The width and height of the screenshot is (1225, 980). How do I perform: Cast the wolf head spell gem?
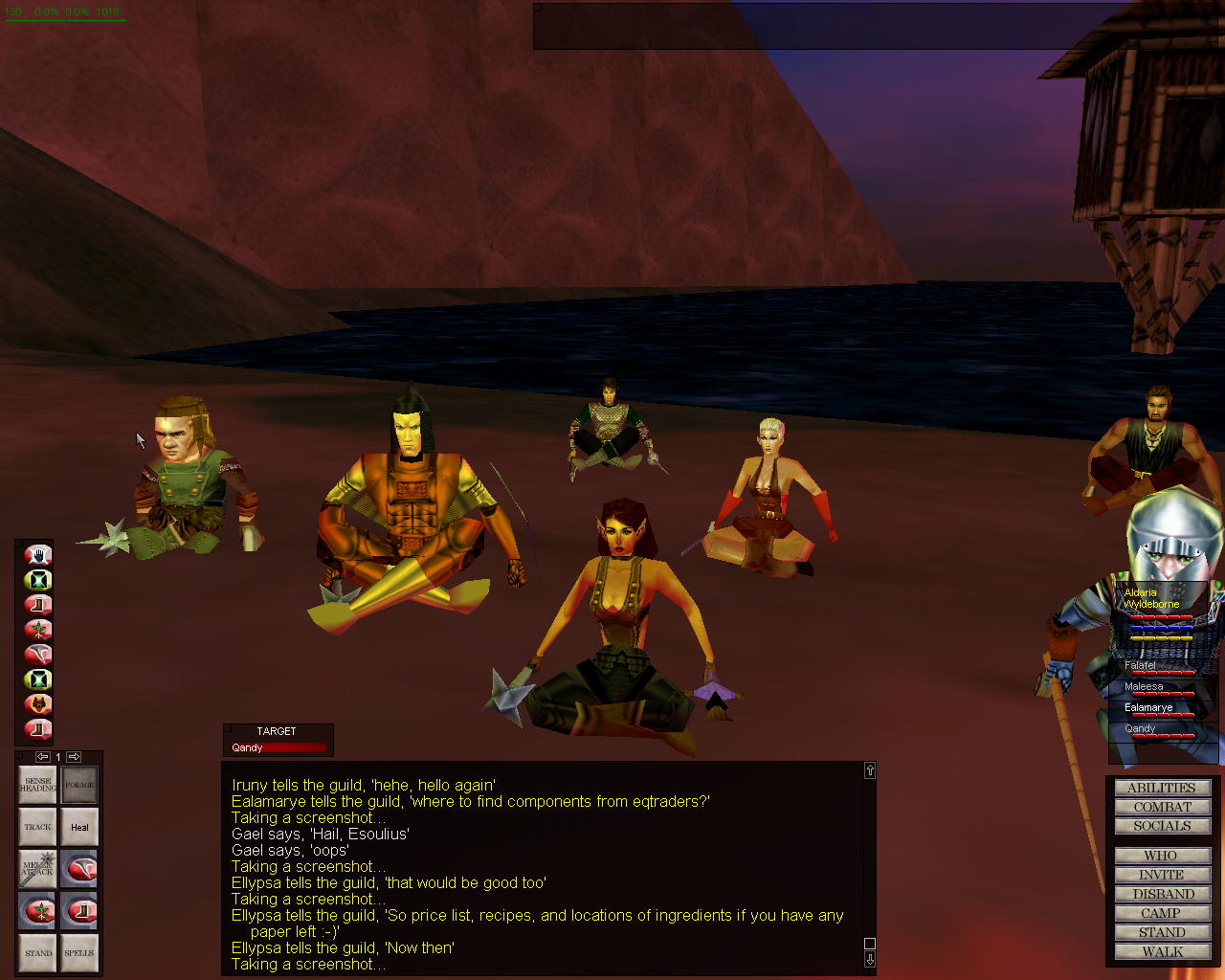(x=38, y=704)
